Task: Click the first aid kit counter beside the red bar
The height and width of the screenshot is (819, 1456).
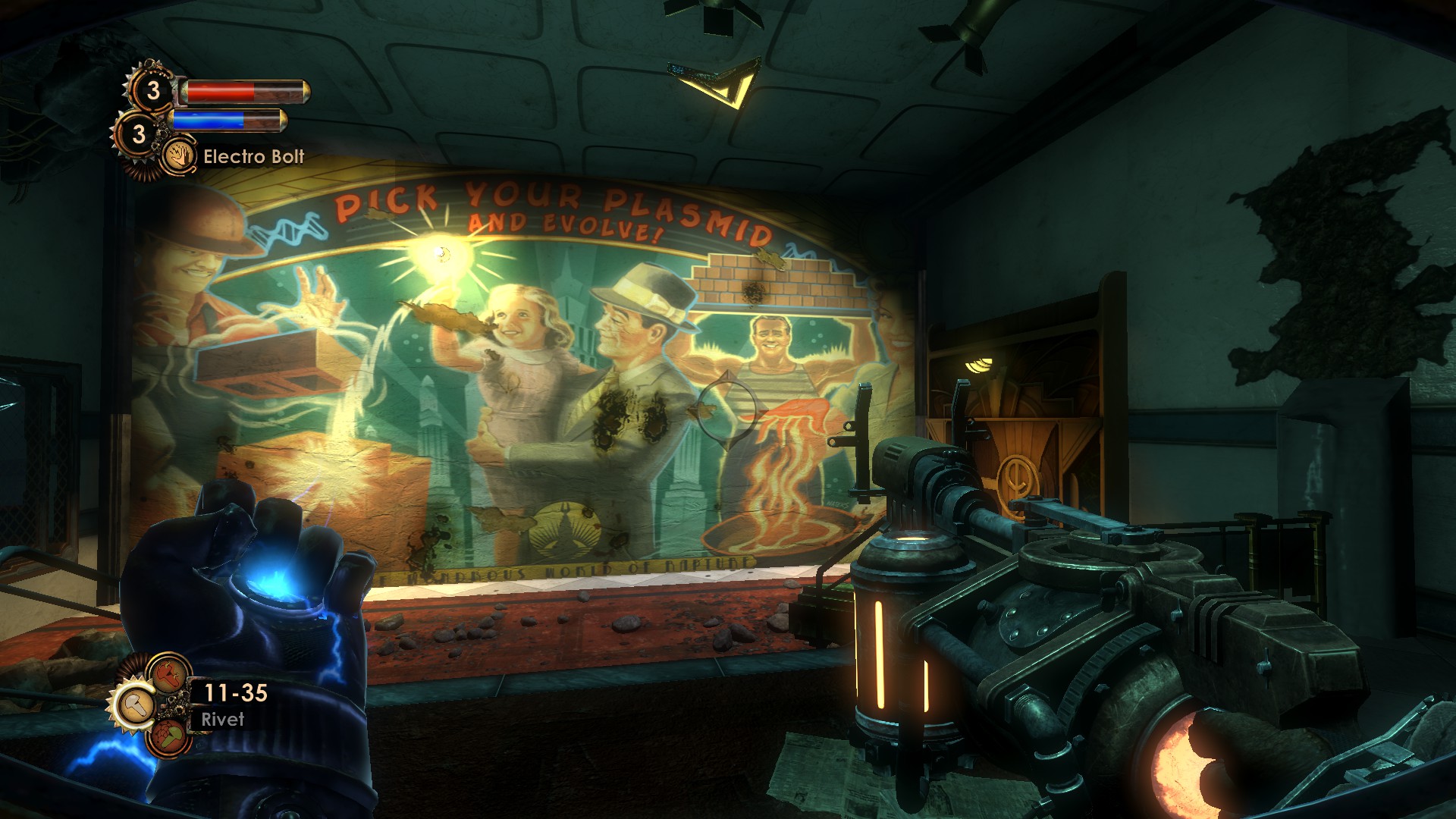Action: point(152,91)
